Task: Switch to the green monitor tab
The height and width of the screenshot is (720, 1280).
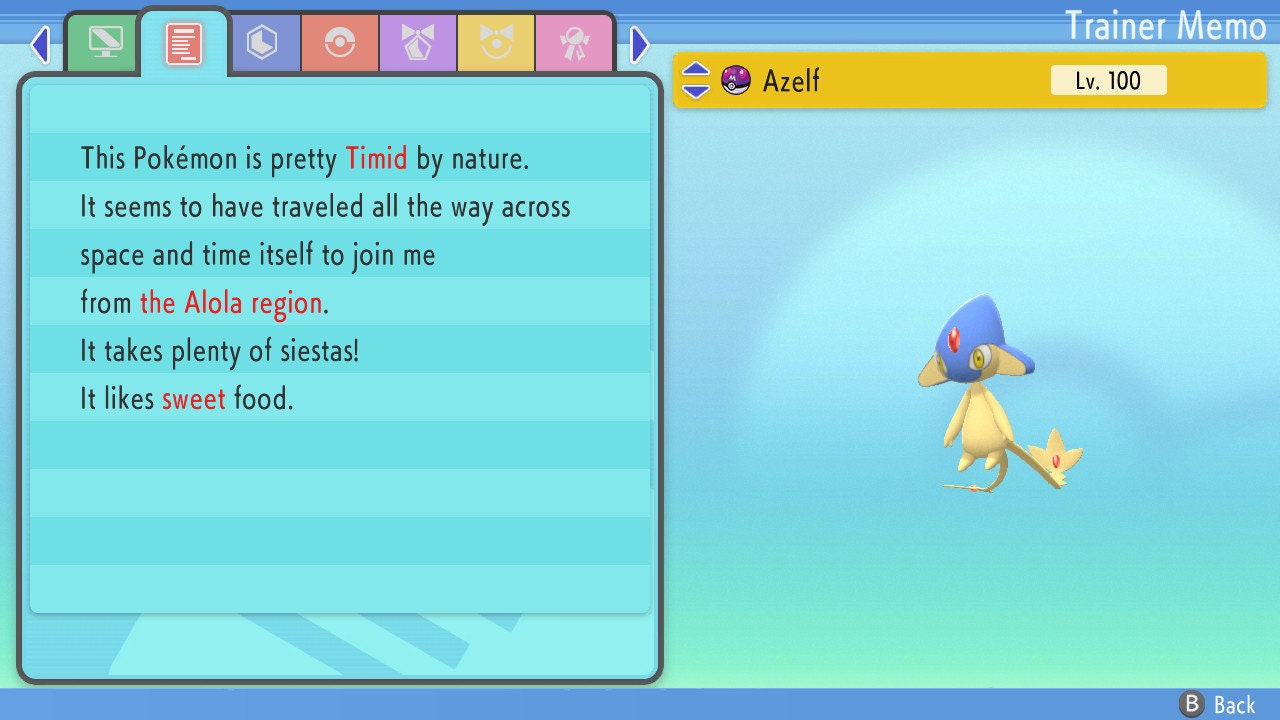Action: point(105,42)
